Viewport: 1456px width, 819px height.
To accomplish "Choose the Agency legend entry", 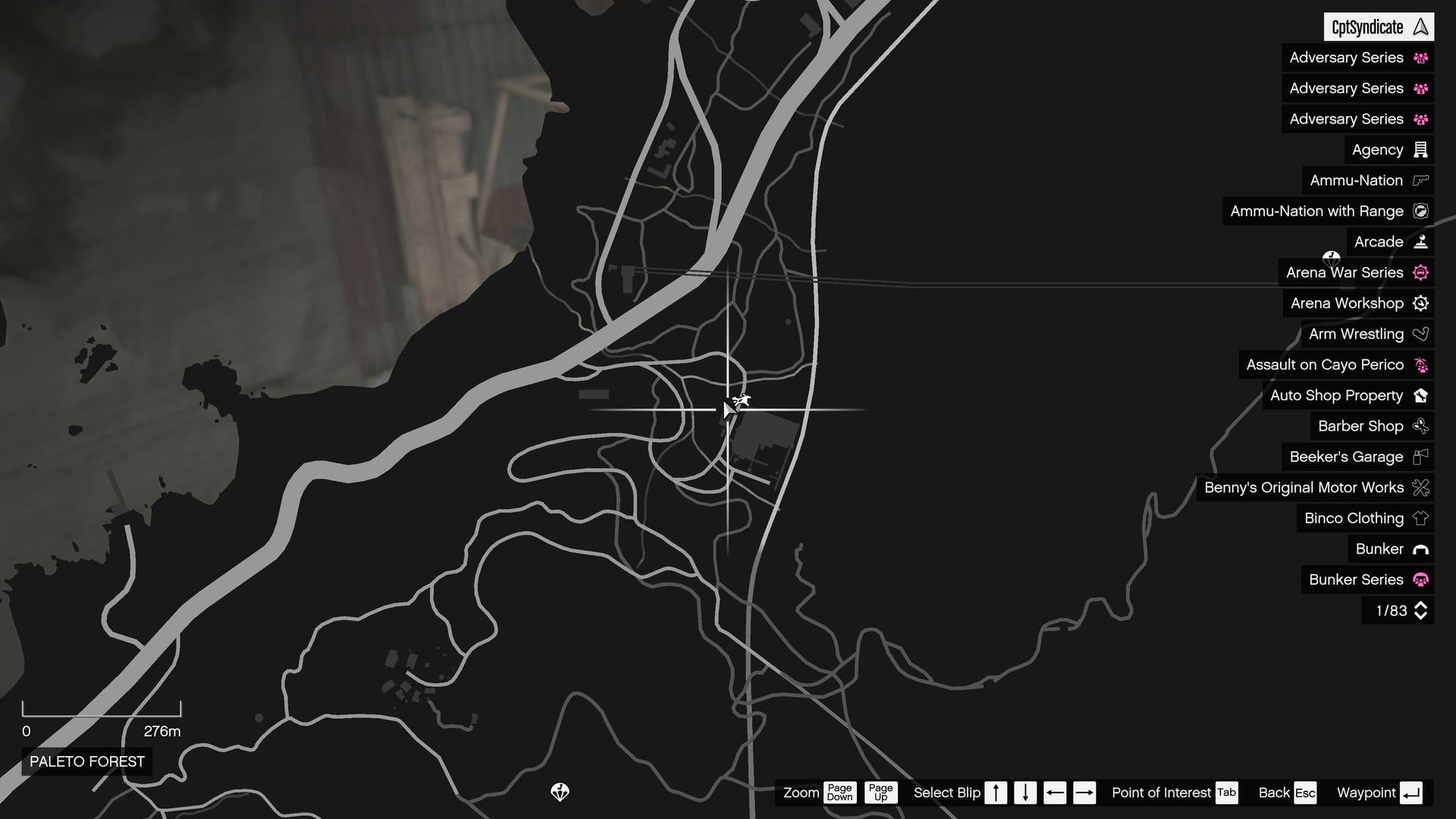I will 1379,149.
